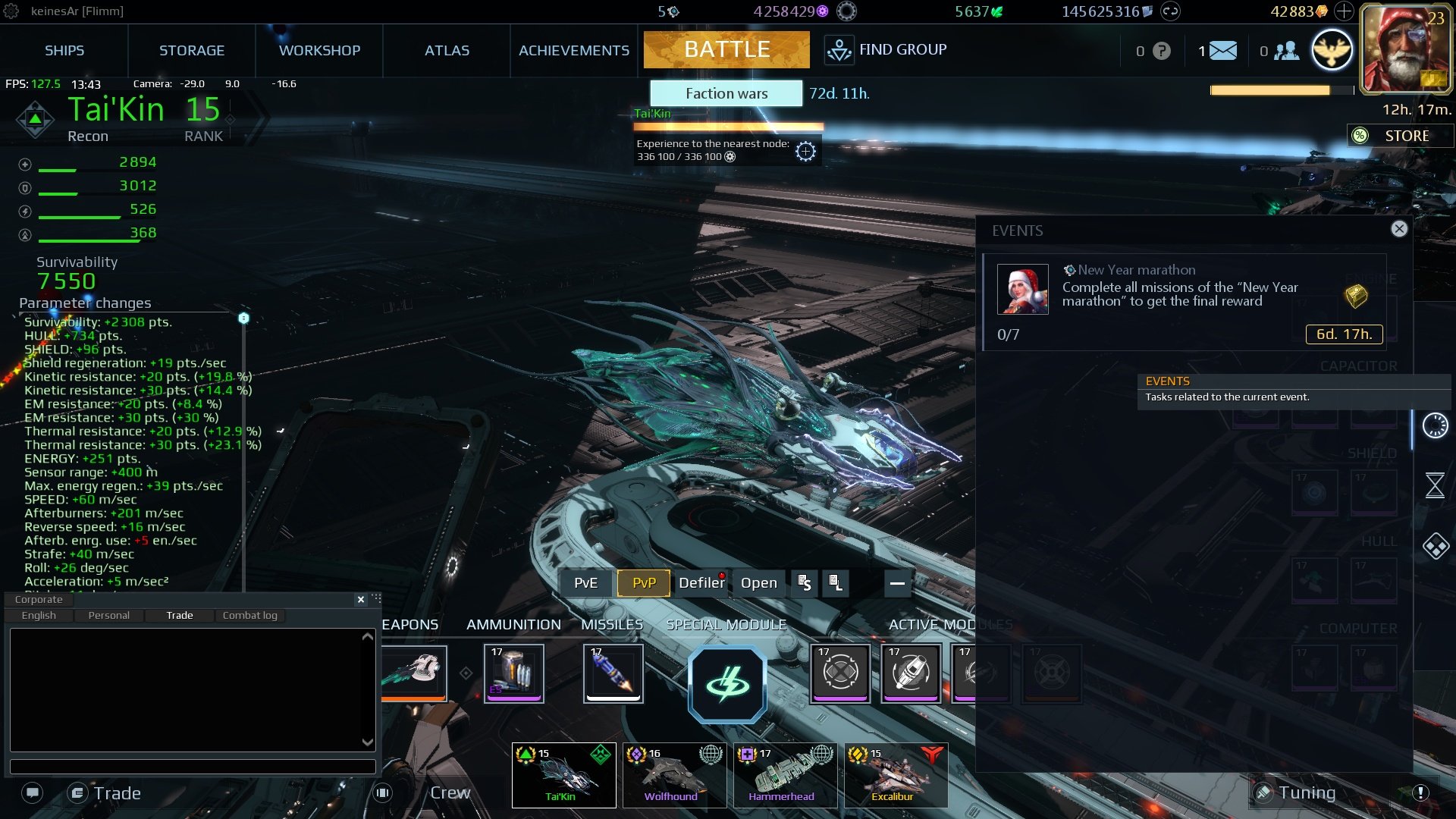Select the special module lightning icon
Screen dimensions: 1456x819
(726, 682)
